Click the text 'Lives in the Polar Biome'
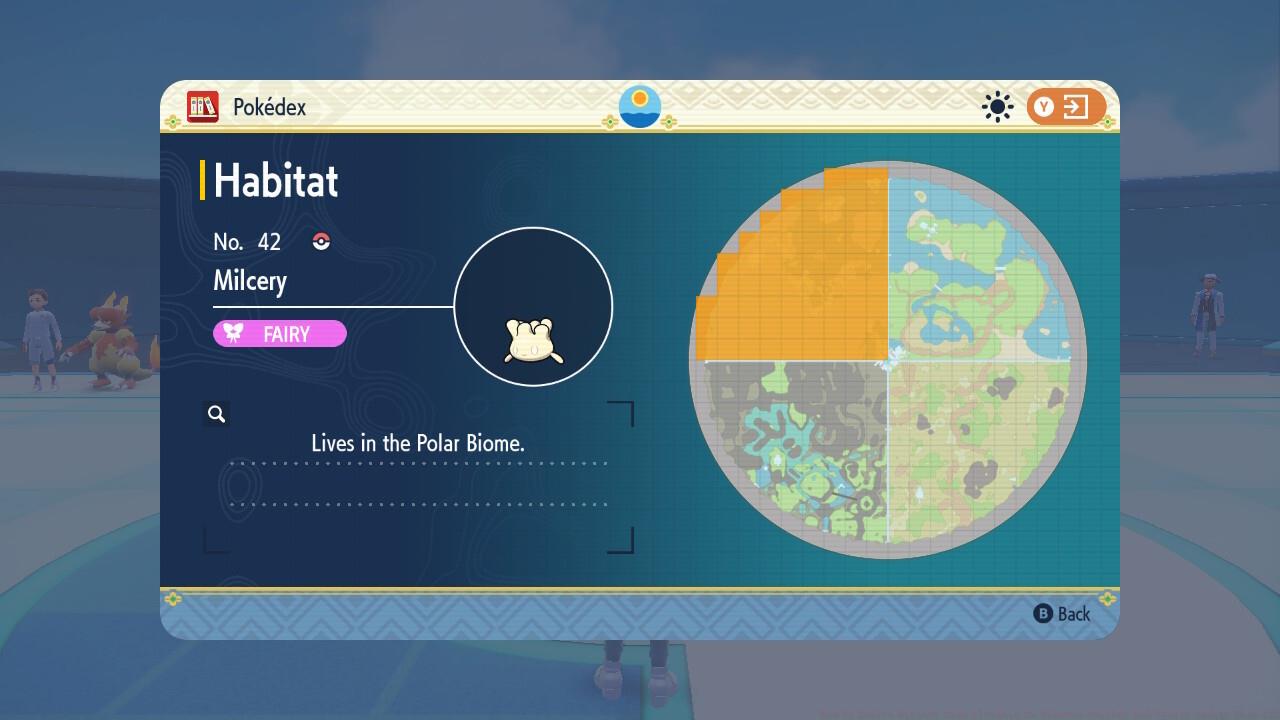1280x720 pixels. point(420,443)
